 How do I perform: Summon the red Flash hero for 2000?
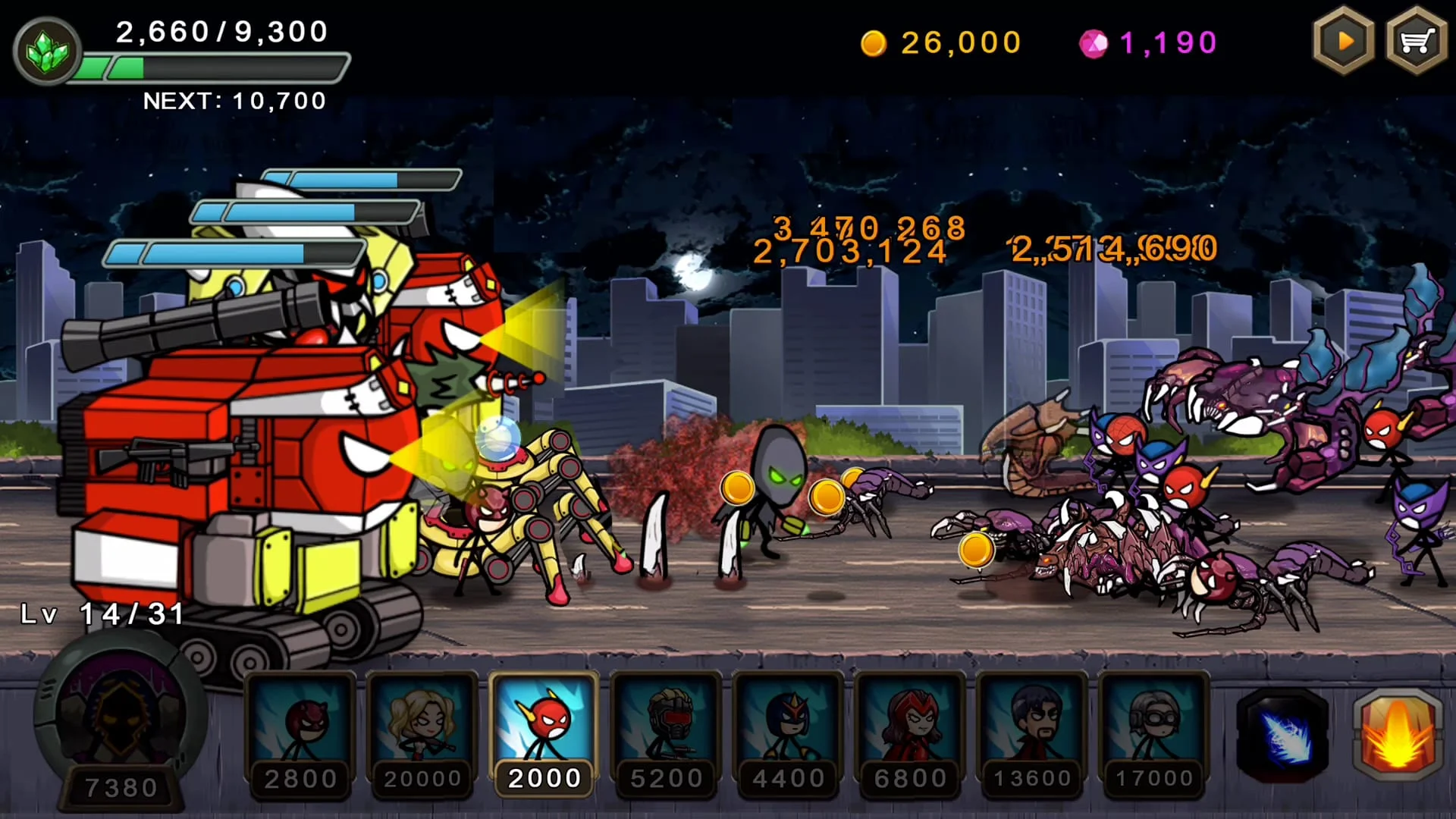click(x=544, y=728)
